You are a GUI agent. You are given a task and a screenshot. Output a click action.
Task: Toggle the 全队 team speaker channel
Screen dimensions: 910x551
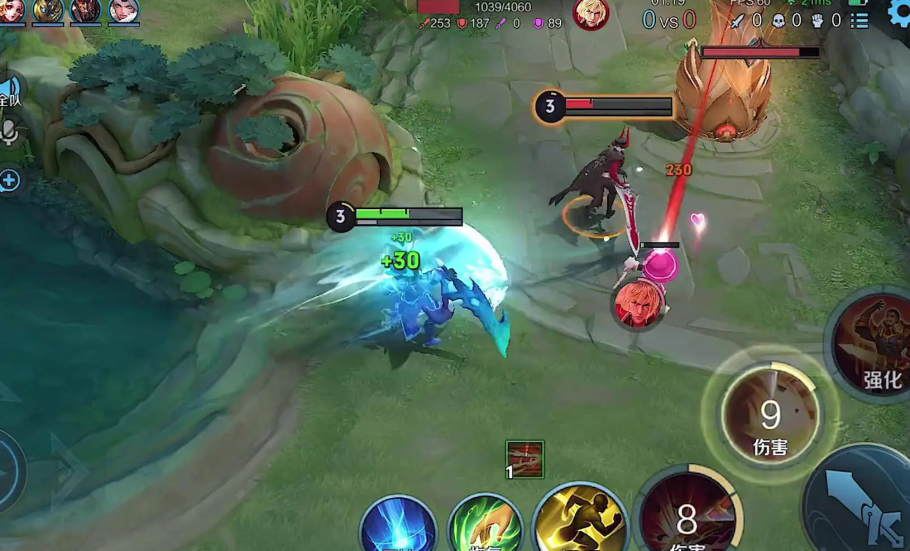tap(9, 93)
